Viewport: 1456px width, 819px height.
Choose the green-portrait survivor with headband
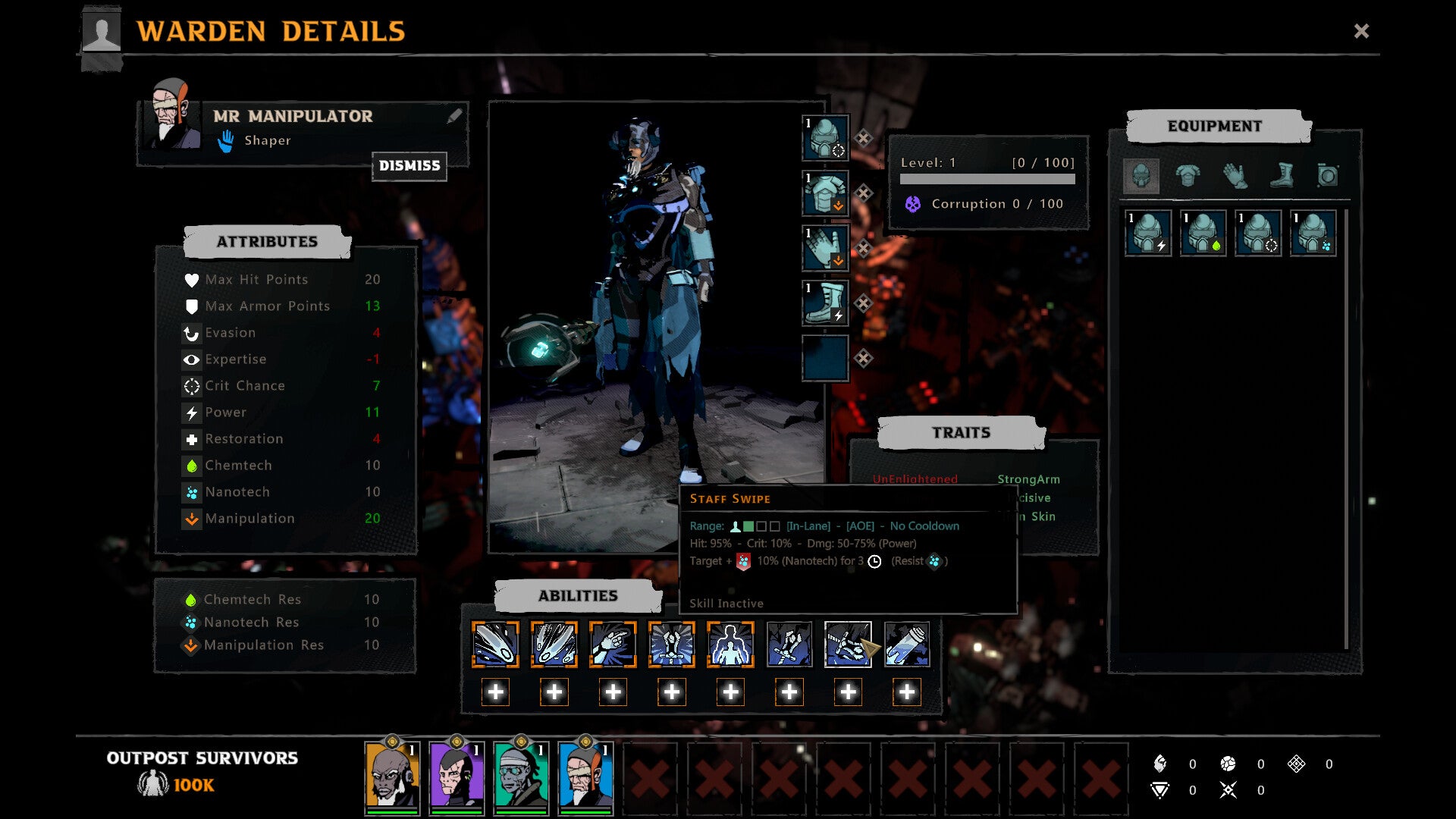tap(521, 775)
